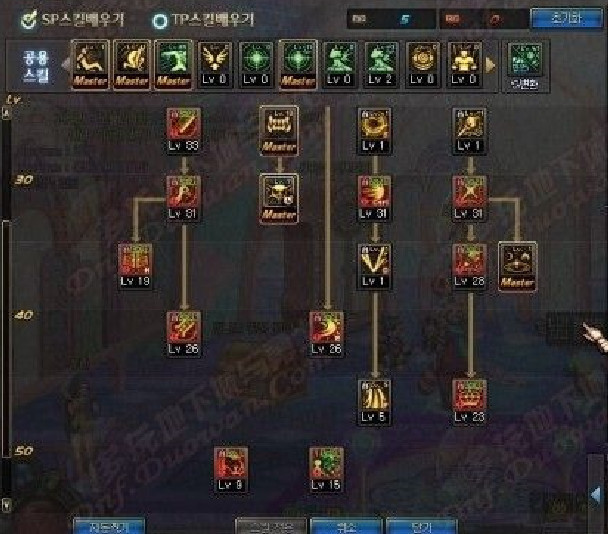Image resolution: width=608 pixels, height=534 pixels.
Task: Choose the Lv 9 red skill icon
Action: (x=230, y=465)
